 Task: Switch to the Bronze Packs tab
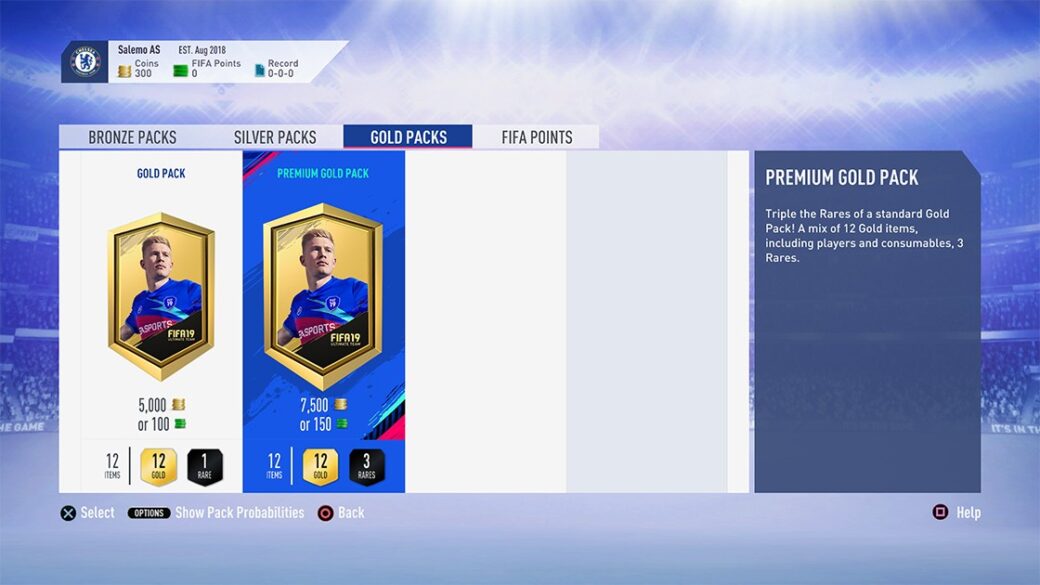point(132,137)
